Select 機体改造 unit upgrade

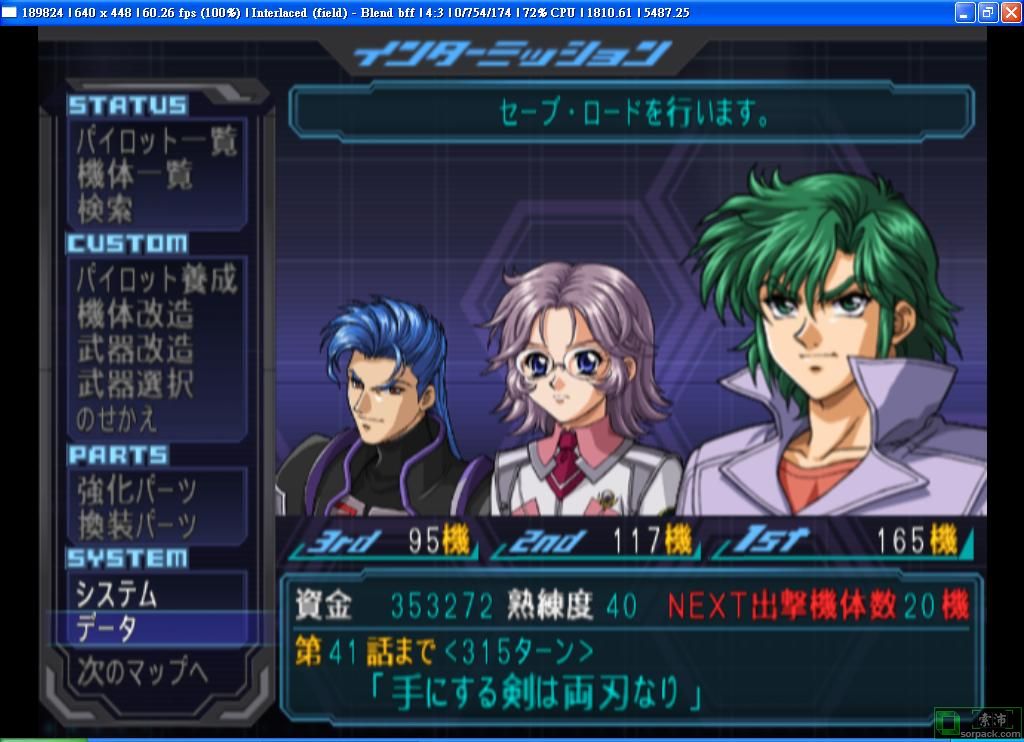[135, 315]
